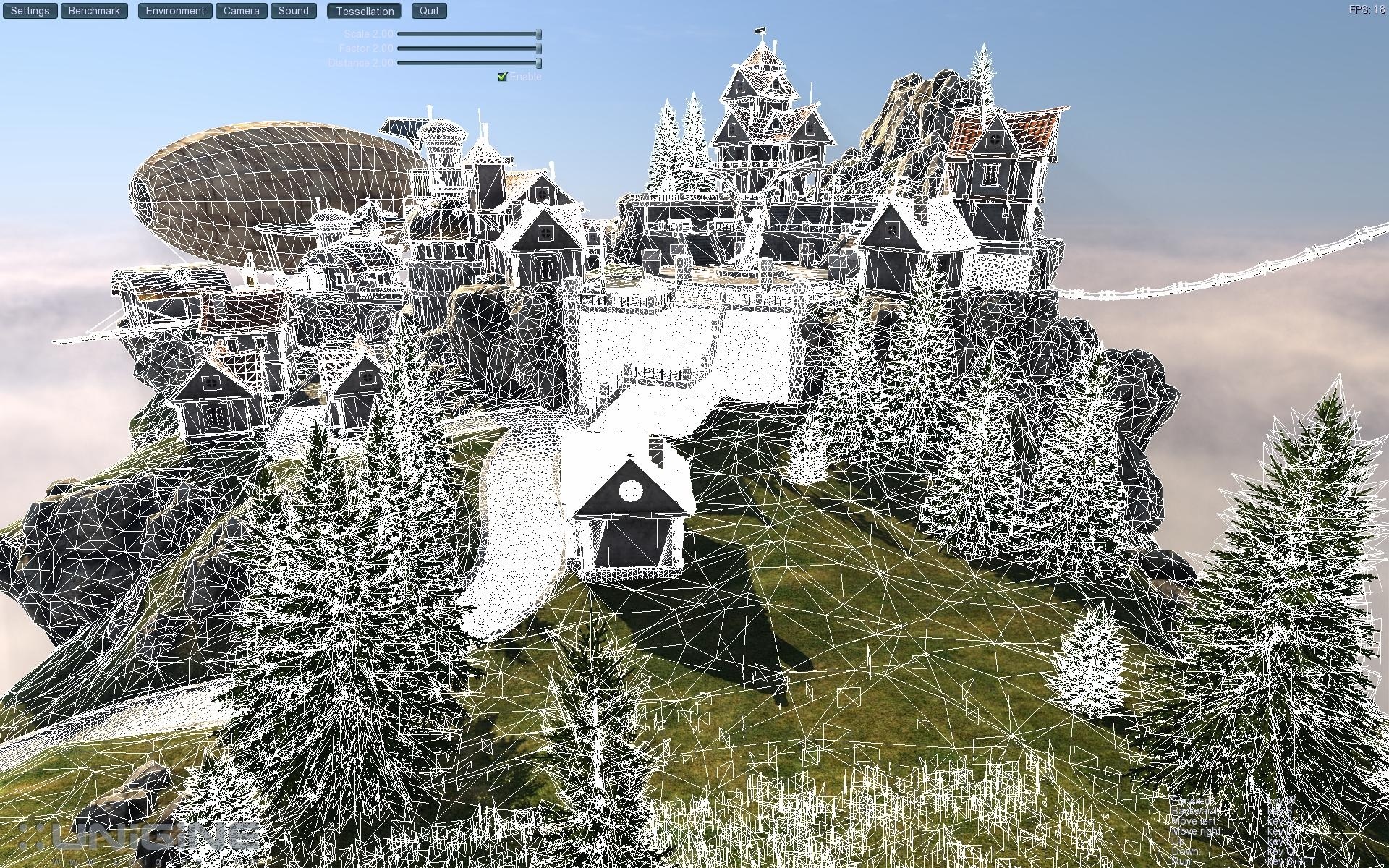Open the Settings menu
The width and height of the screenshot is (1389, 868).
29,10
